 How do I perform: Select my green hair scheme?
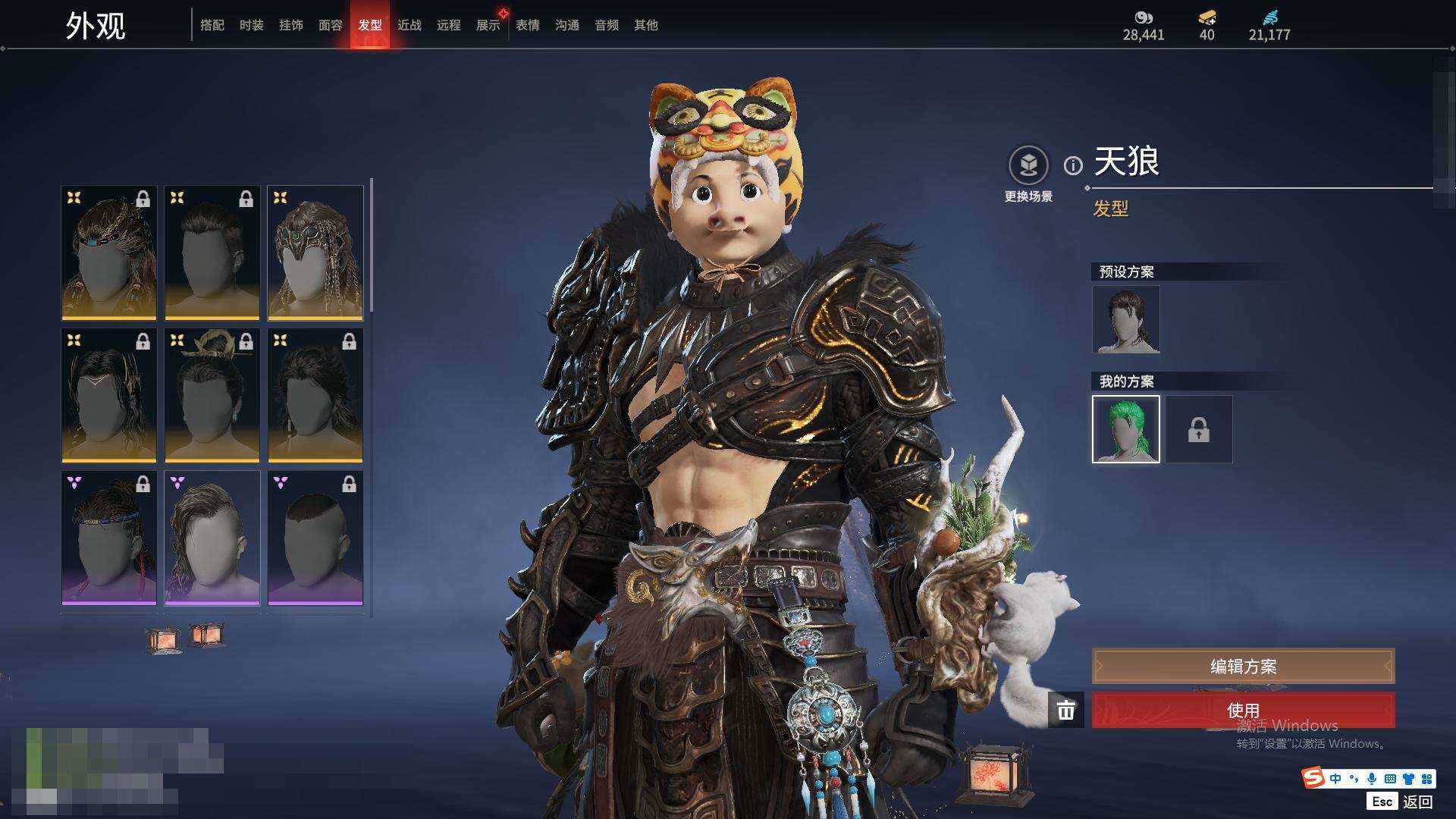pyautogui.click(x=1126, y=429)
